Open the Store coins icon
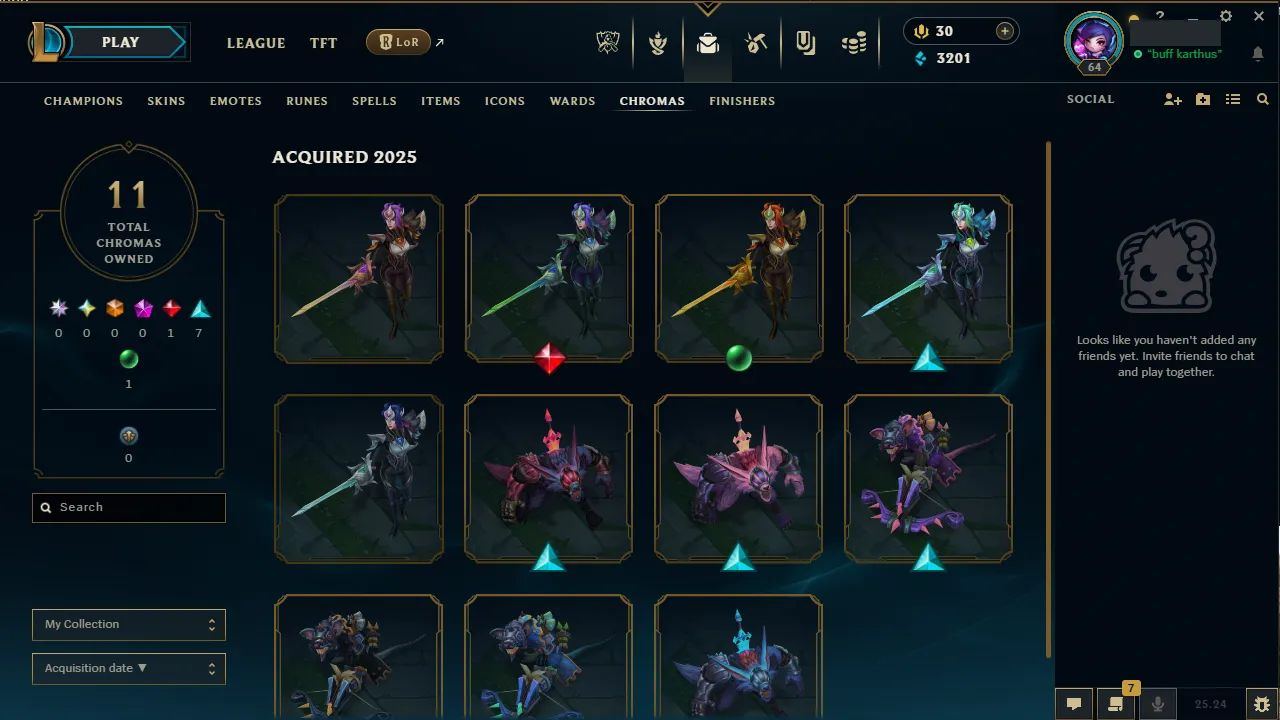The width and height of the screenshot is (1280, 720). point(854,42)
